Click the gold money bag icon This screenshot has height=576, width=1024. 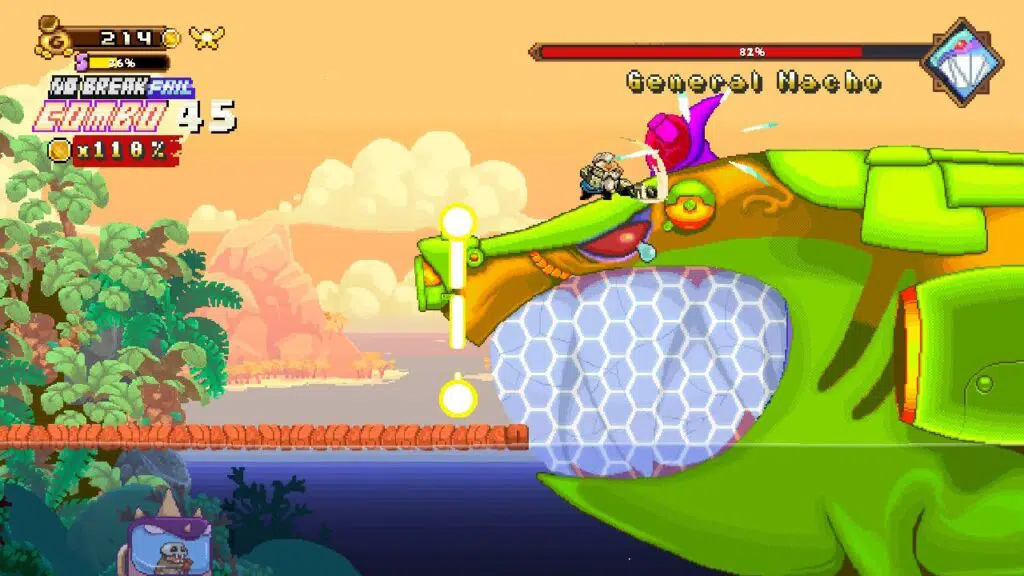(x=52, y=38)
